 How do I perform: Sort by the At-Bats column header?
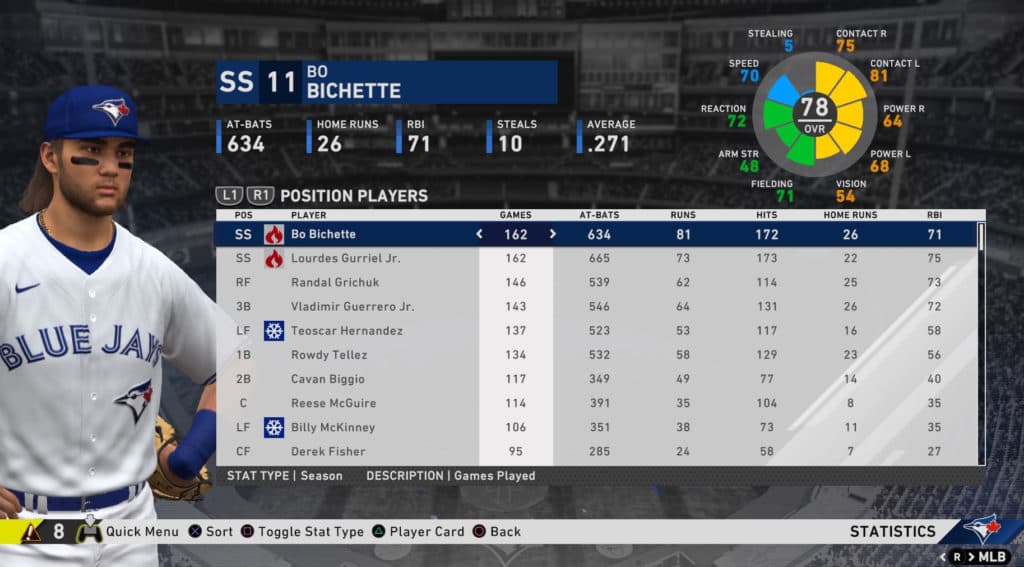click(599, 215)
